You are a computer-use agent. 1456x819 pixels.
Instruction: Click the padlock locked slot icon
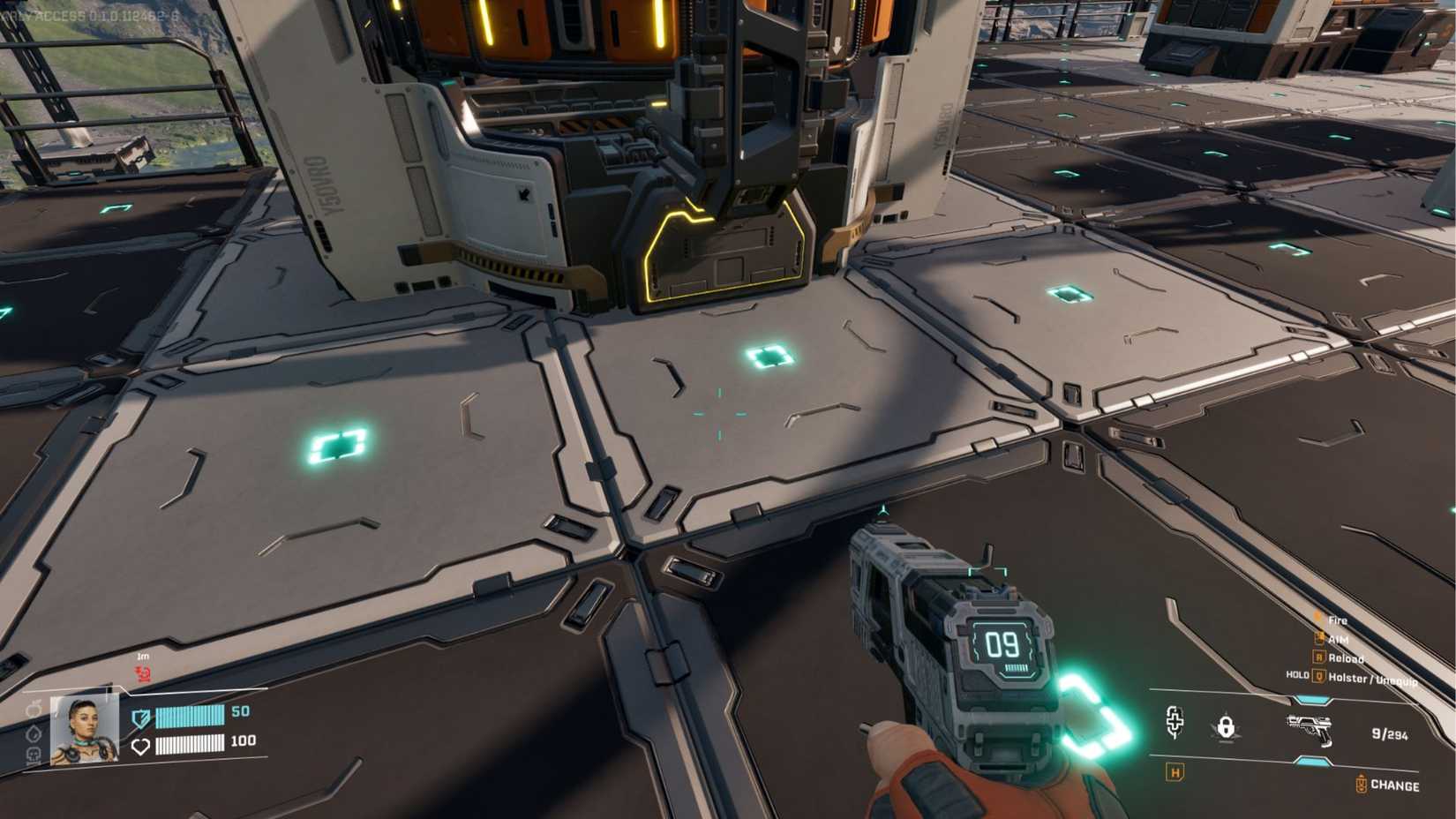pyautogui.click(x=1225, y=727)
